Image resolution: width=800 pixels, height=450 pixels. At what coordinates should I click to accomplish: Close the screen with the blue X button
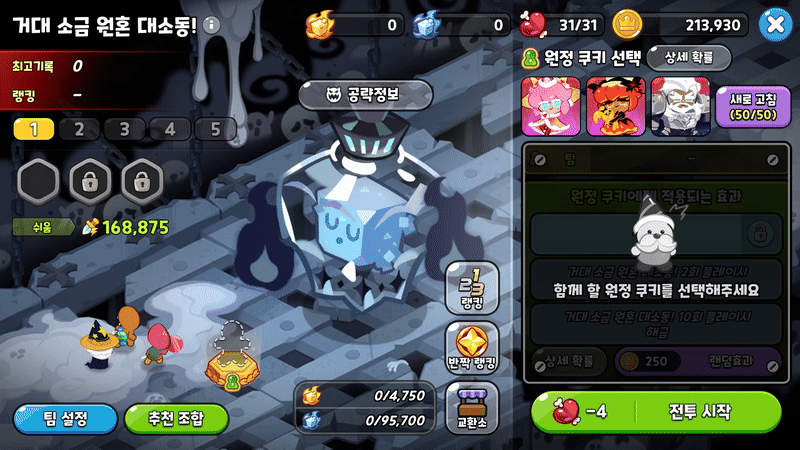773,24
